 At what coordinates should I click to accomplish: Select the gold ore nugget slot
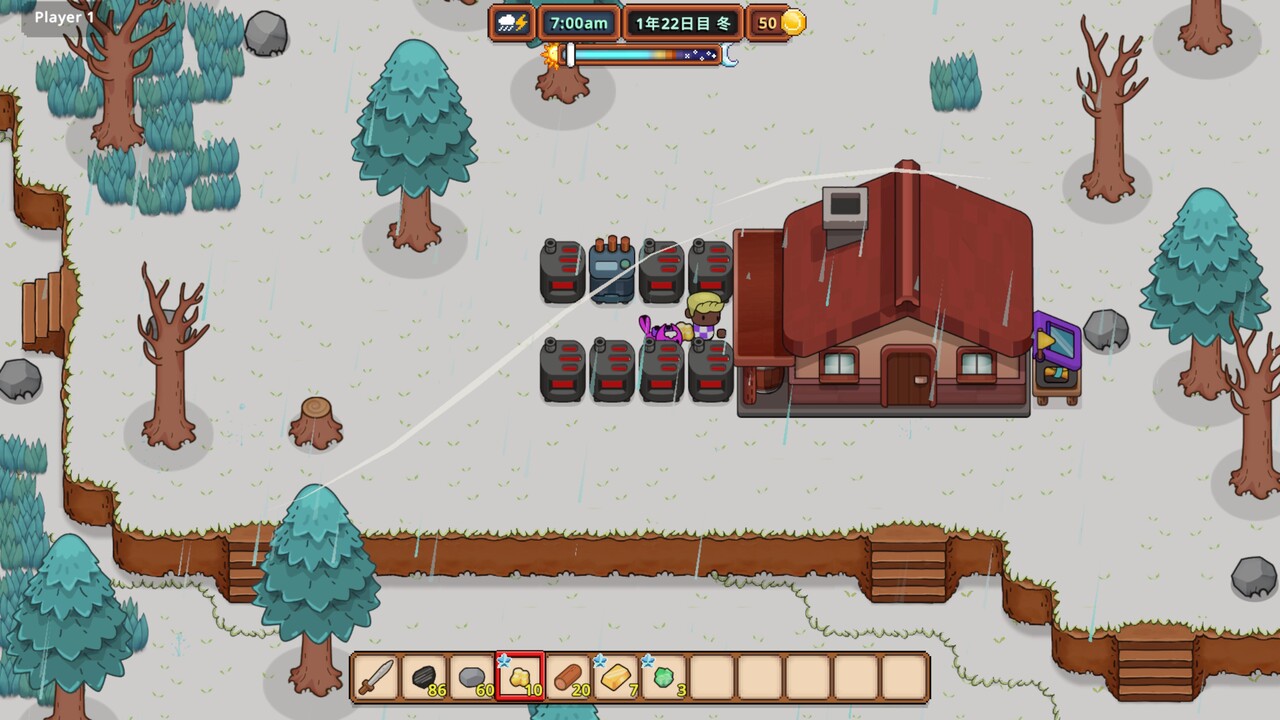(x=520, y=677)
